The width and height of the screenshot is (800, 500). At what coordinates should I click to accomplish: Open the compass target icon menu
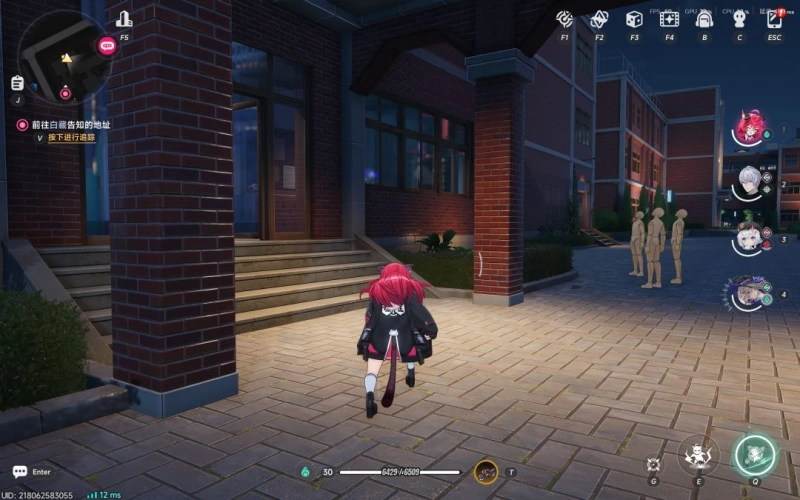[565, 19]
